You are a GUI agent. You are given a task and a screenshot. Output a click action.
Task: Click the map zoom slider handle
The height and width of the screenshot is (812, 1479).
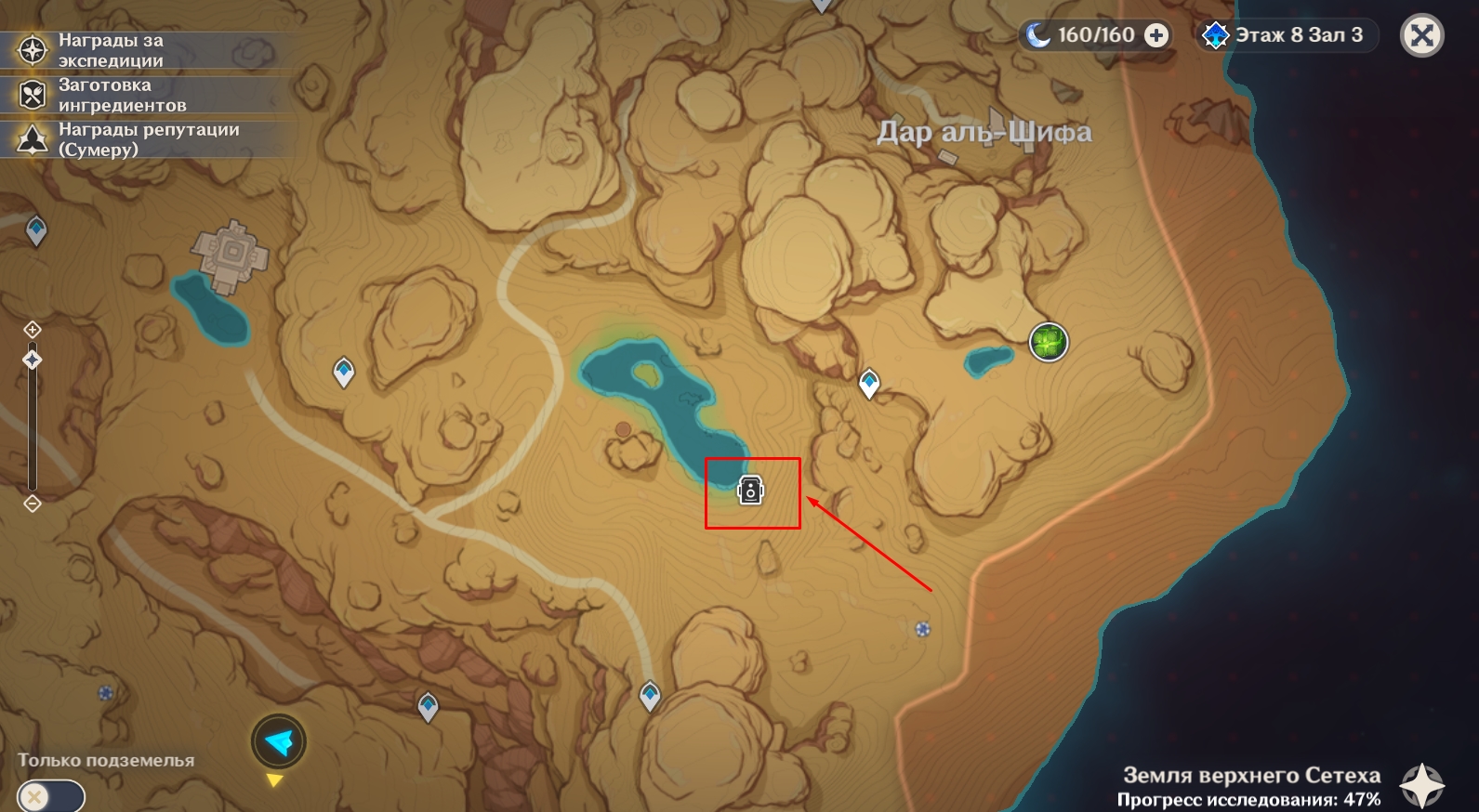(33, 360)
